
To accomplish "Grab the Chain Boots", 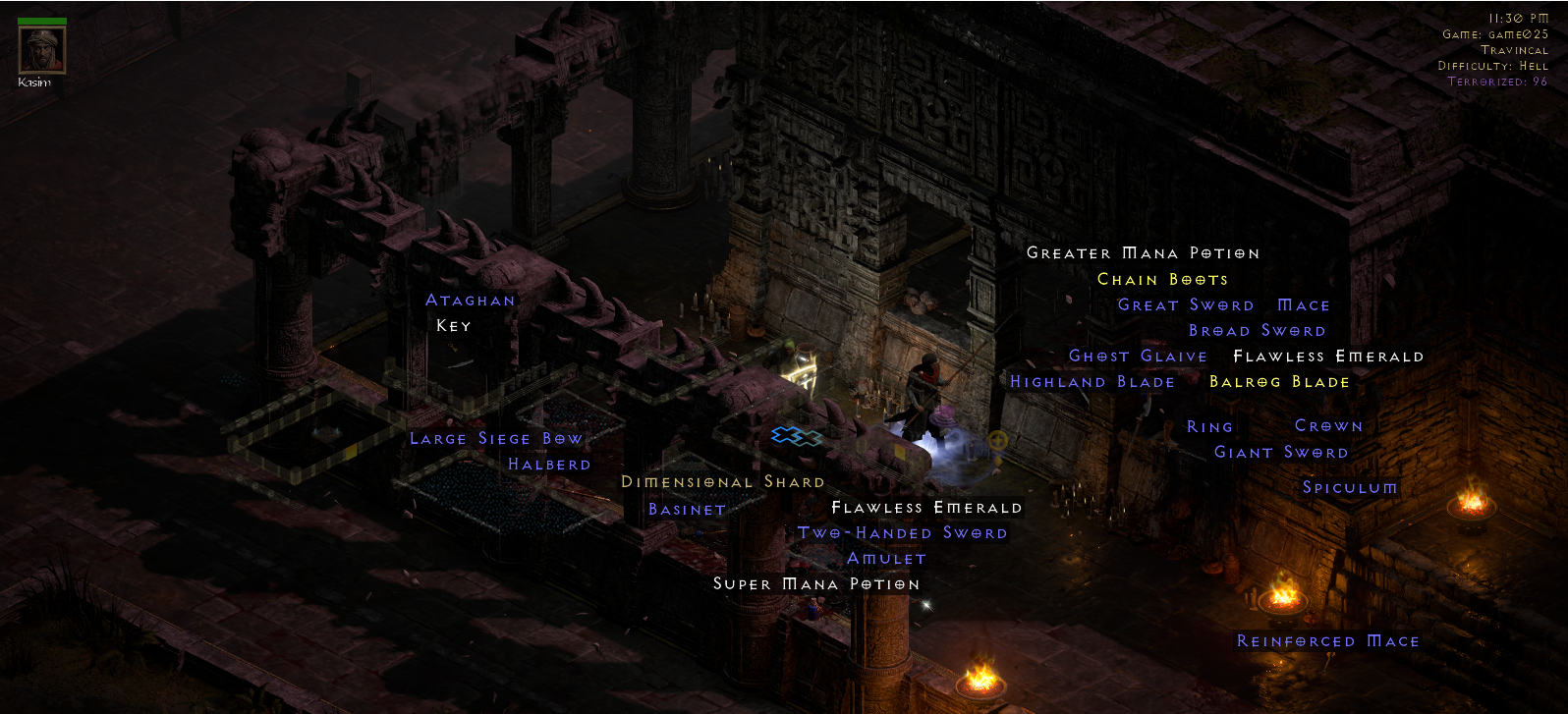I will 1162,279.
